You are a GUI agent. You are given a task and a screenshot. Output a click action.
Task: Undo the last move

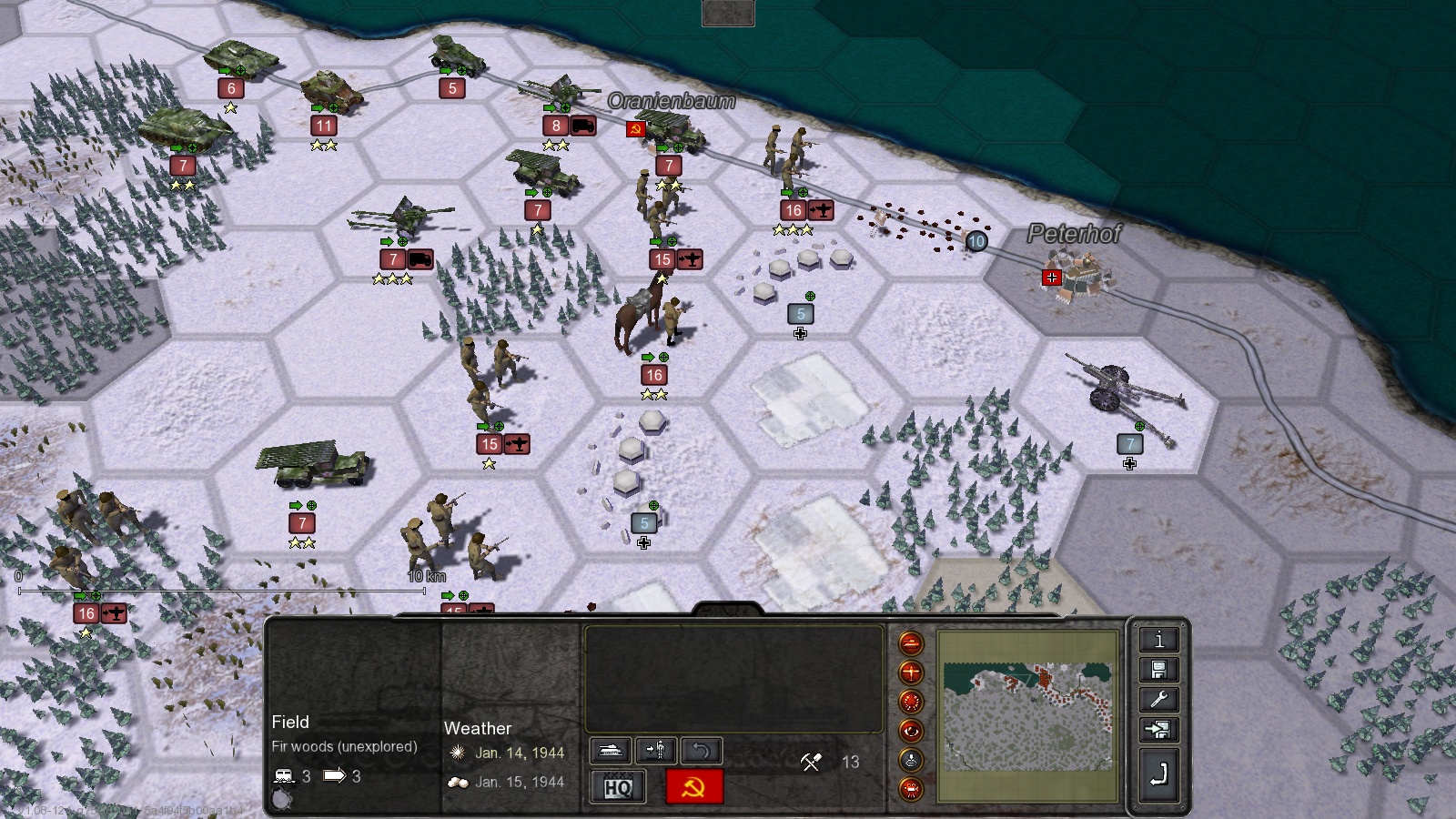(701, 750)
